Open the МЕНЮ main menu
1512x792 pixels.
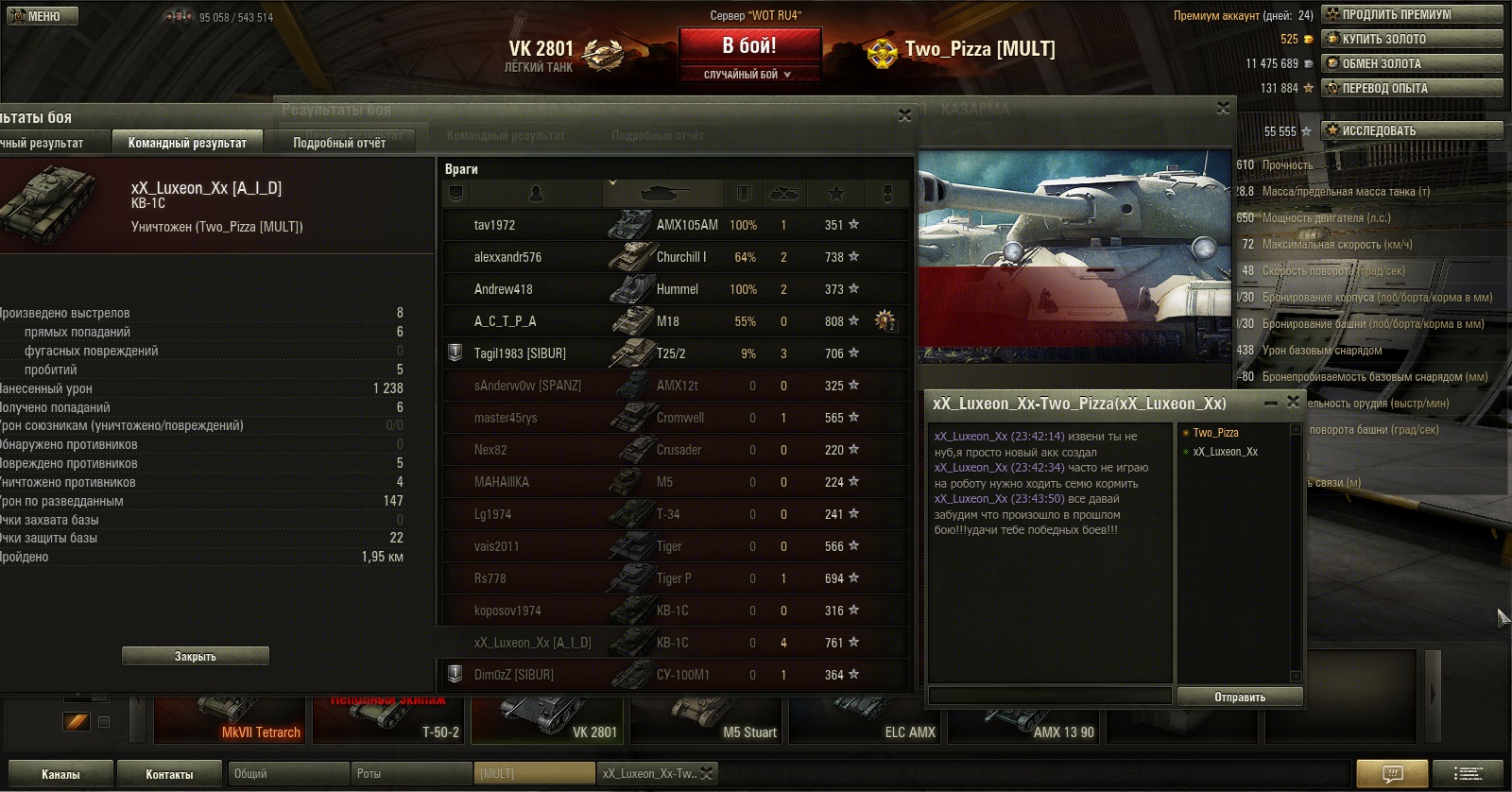(x=43, y=16)
